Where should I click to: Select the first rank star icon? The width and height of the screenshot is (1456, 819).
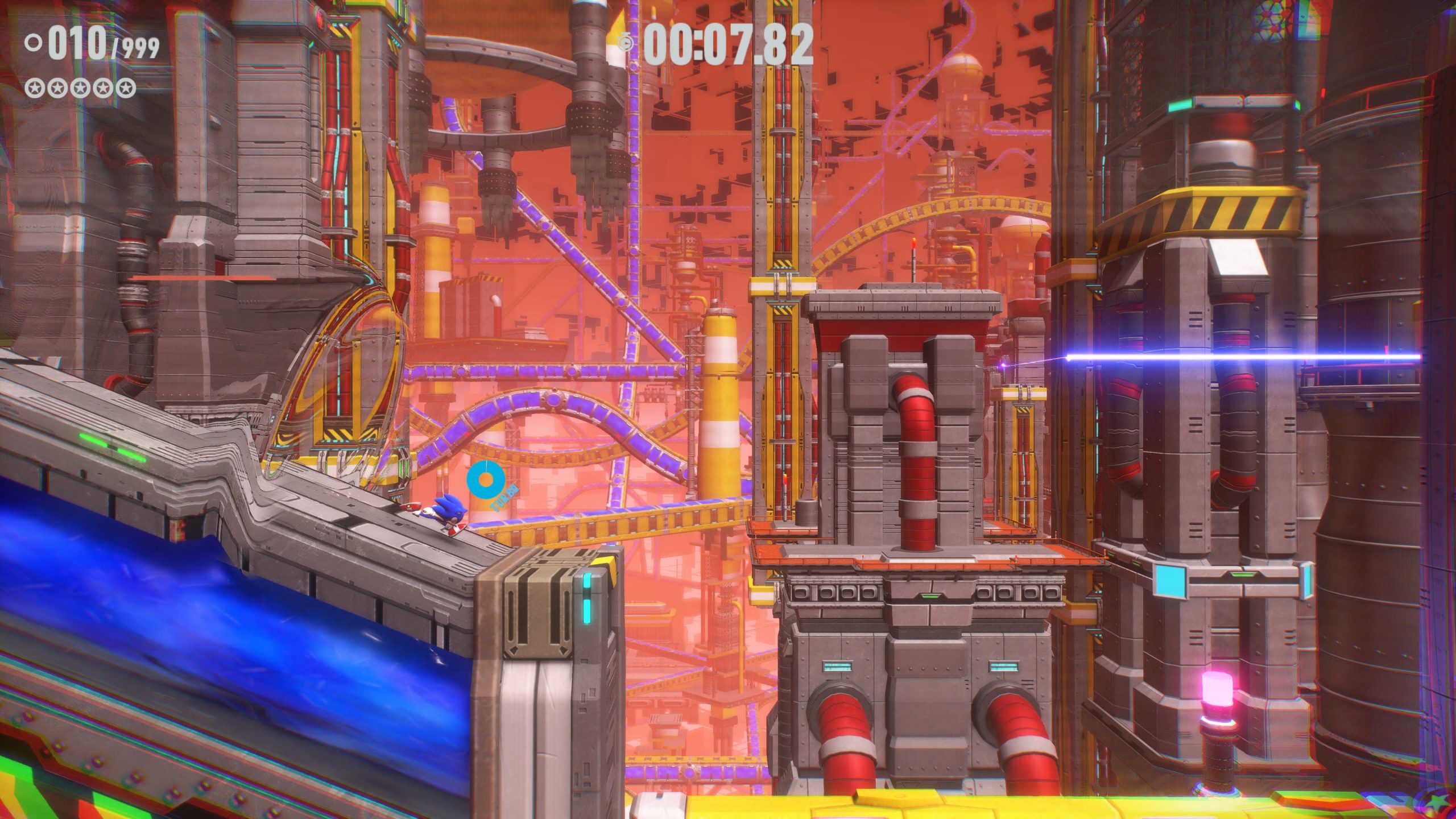click(34, 88)
